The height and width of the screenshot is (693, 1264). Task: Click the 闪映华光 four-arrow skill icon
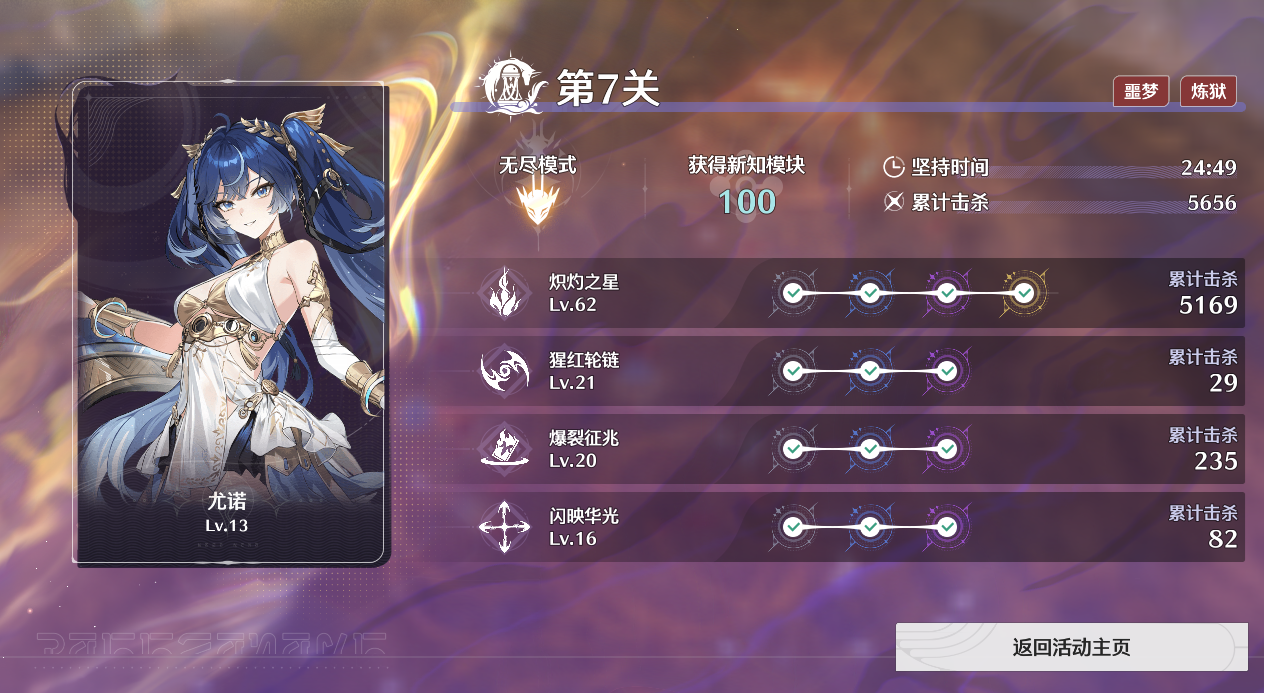pos(505,527)
